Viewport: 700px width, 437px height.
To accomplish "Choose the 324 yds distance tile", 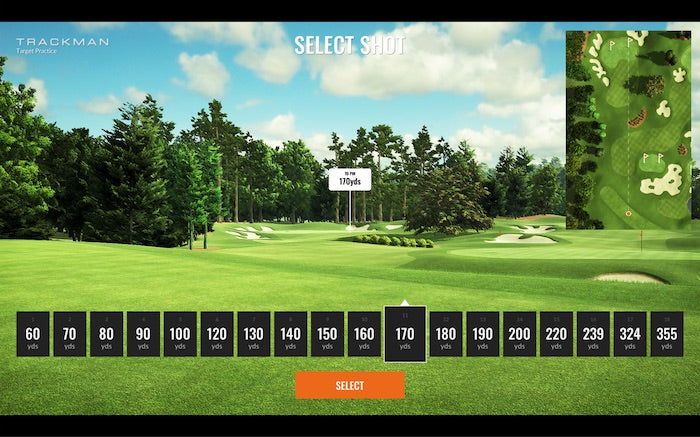I will 630,334.
